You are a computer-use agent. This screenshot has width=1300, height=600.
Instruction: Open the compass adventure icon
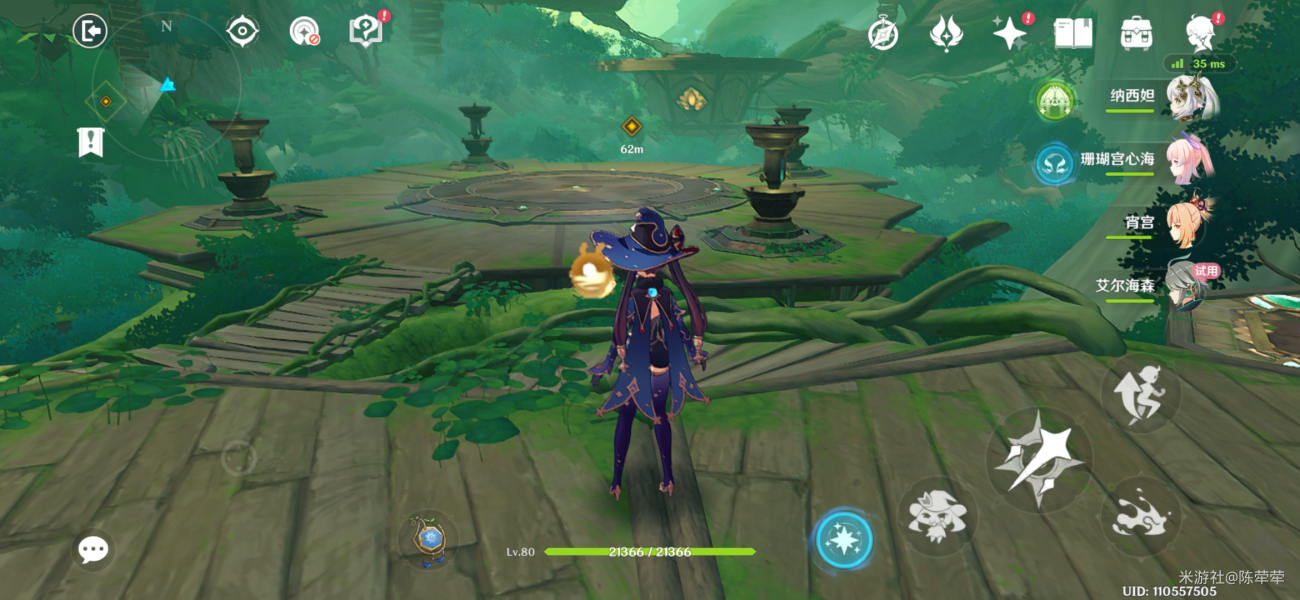(x=882, y=34)
